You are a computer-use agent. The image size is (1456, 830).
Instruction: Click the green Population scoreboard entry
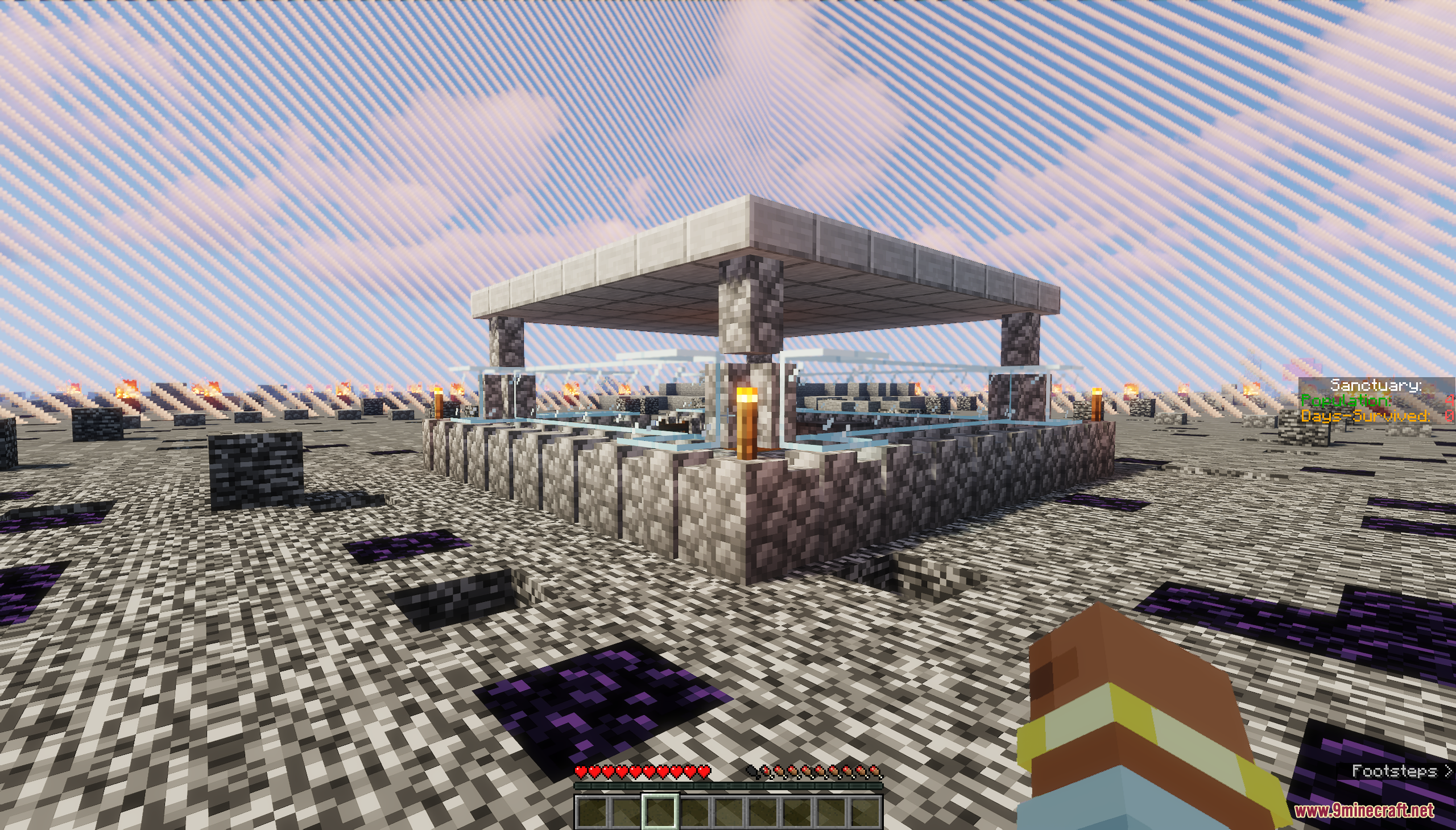[1346, 400]
